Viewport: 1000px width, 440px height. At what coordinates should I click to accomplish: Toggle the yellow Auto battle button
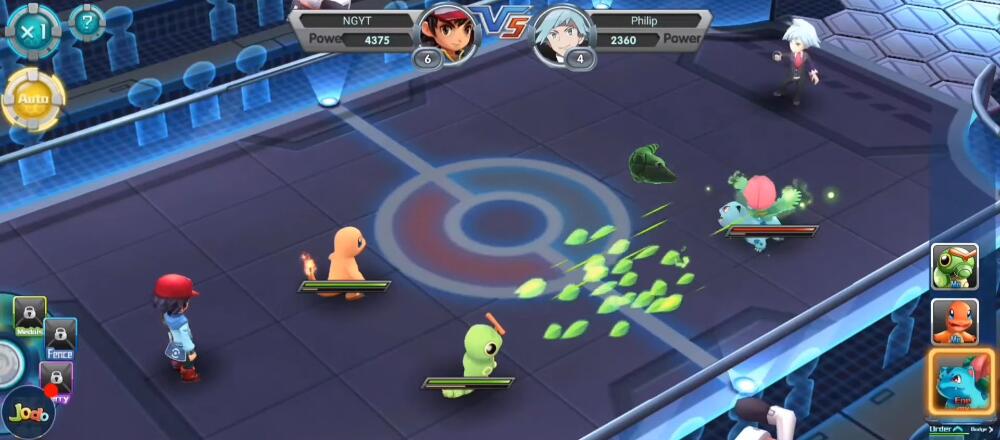click(x=33, y=100)
